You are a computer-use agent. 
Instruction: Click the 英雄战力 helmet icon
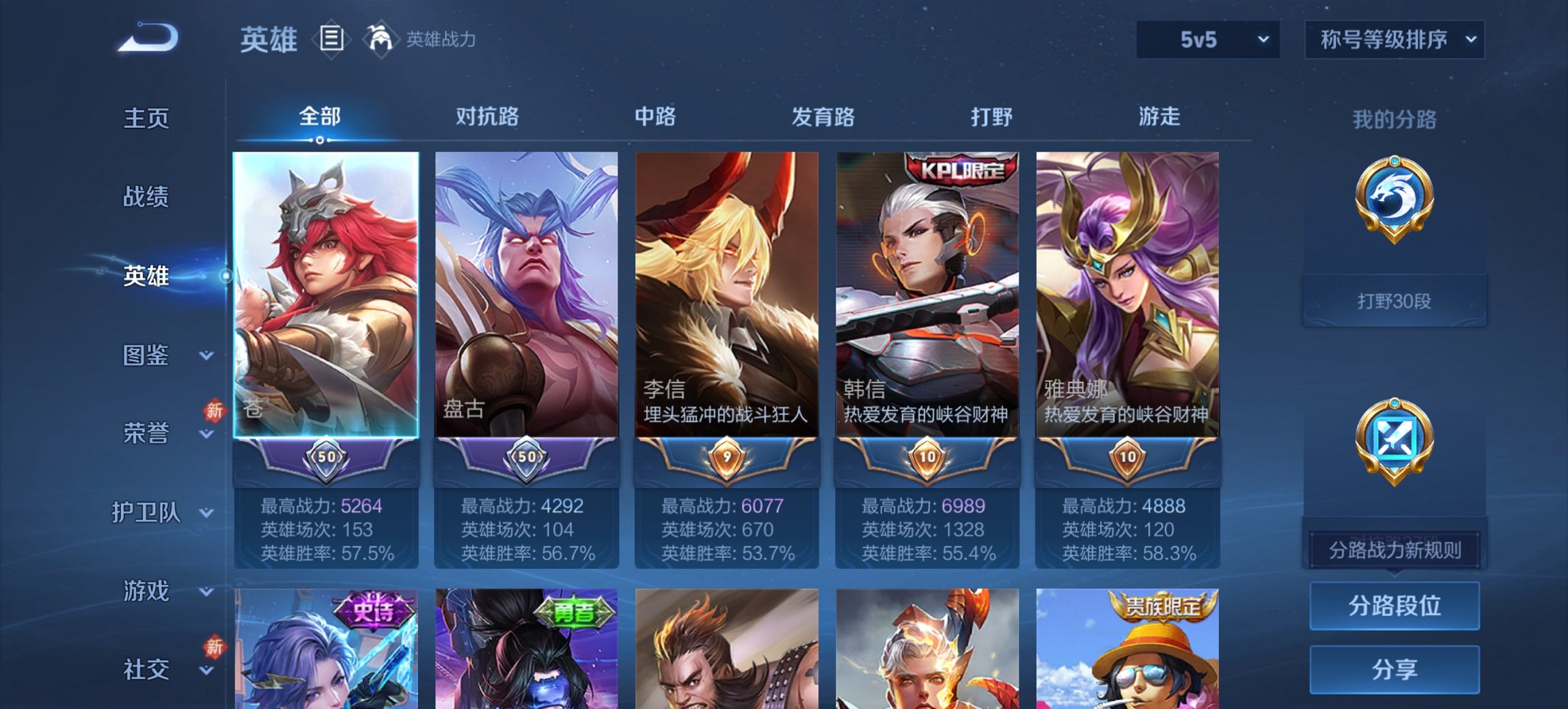click(381, 38)
